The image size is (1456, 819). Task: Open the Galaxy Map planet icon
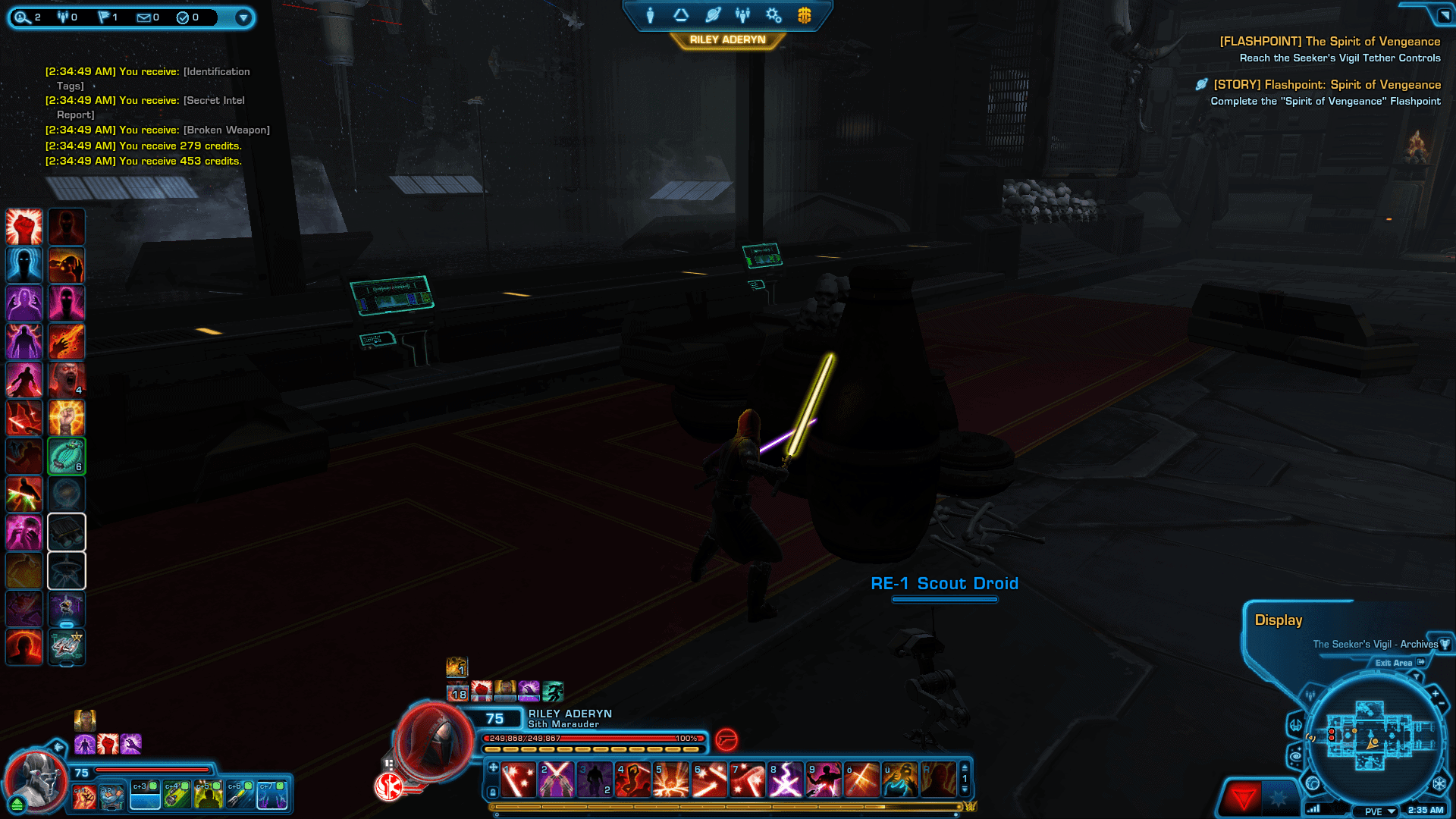[x=712, y=14]
